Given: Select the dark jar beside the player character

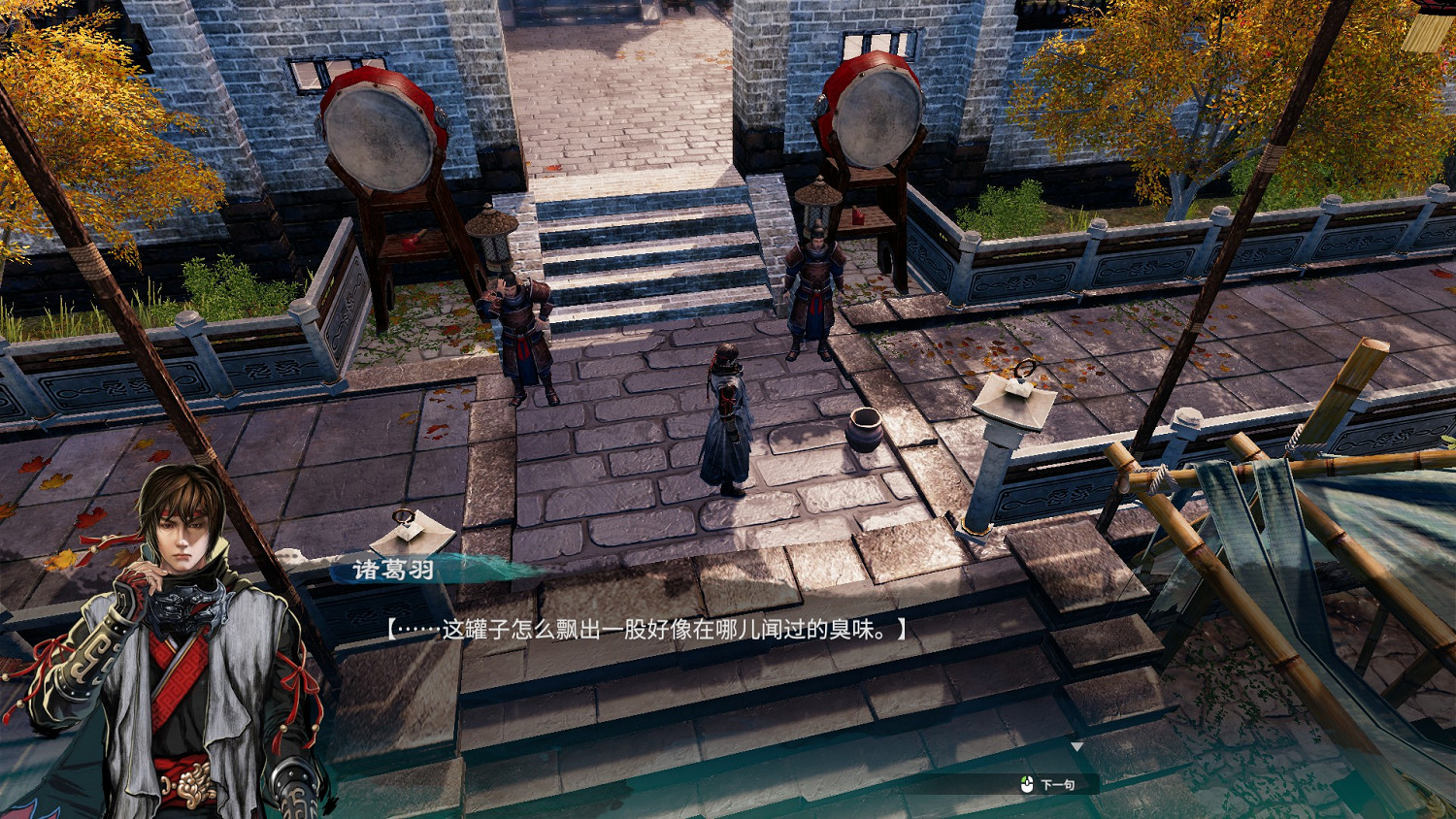Looking at the screenshot, I should pos(865,431).
